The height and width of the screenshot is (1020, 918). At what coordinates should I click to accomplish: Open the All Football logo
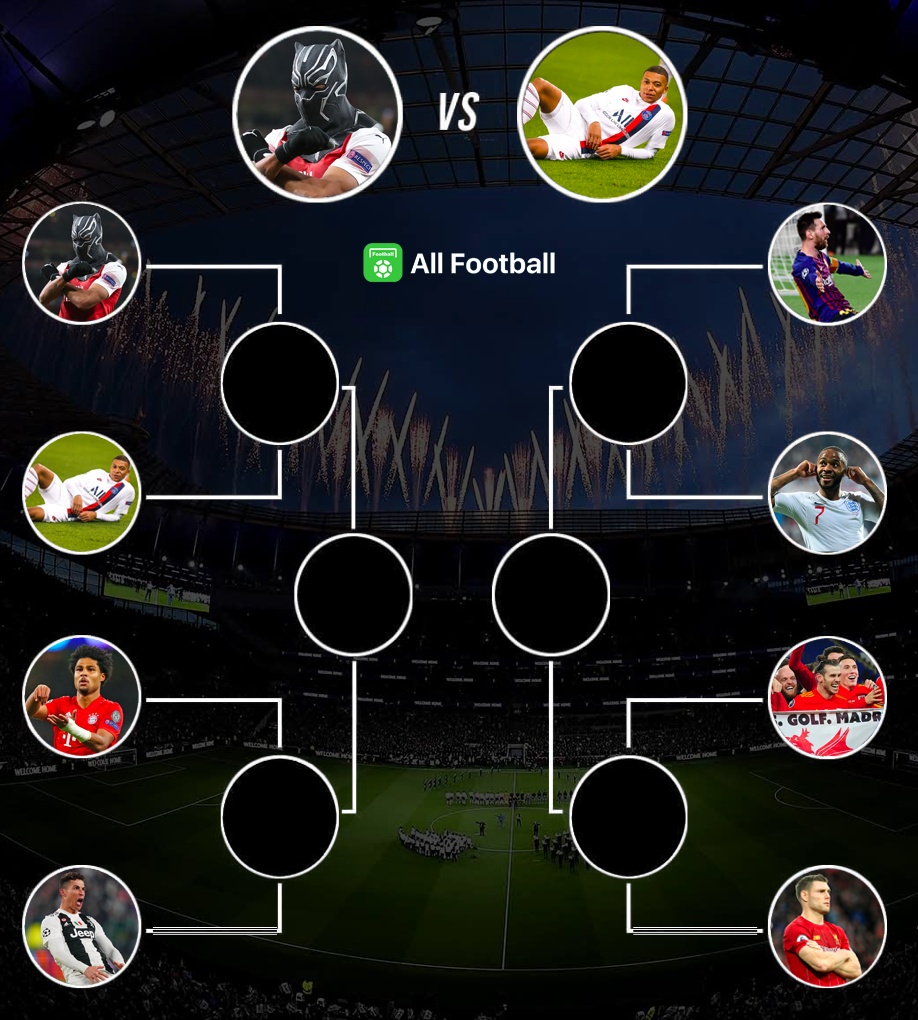click(x=459, y=263)
